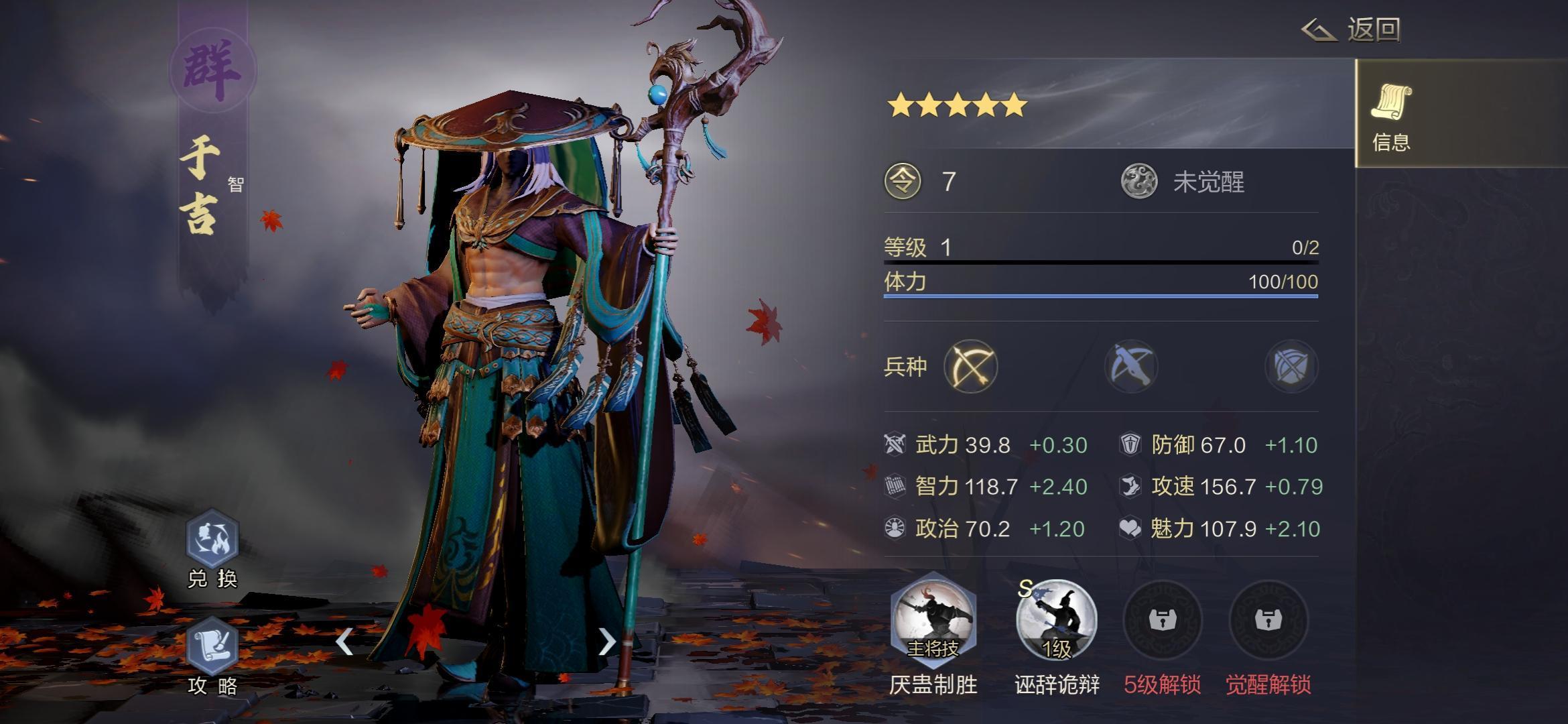Show the next general with right arrow

[x=606, y=642]
